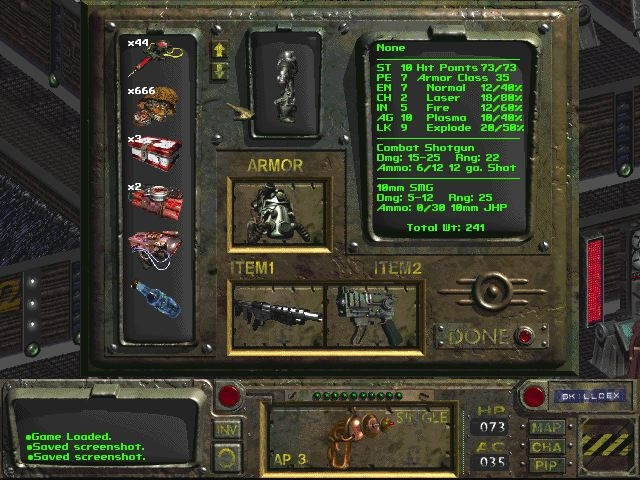
Task: Click the options button below INV
Action: point(228,456)
